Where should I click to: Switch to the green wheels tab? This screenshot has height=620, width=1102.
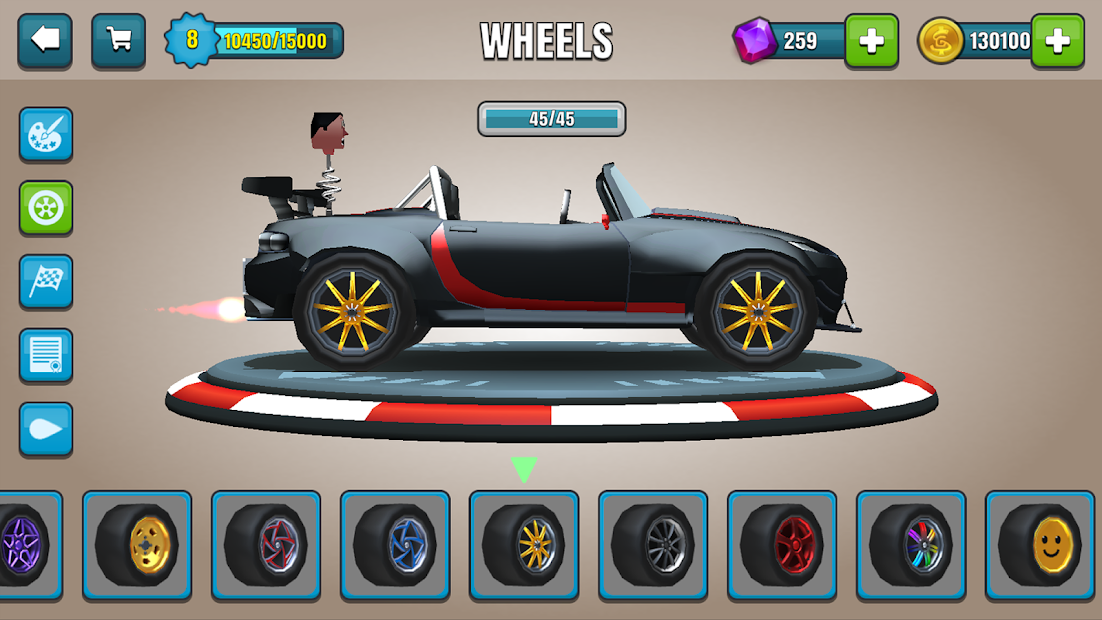[x=46, y=208]
